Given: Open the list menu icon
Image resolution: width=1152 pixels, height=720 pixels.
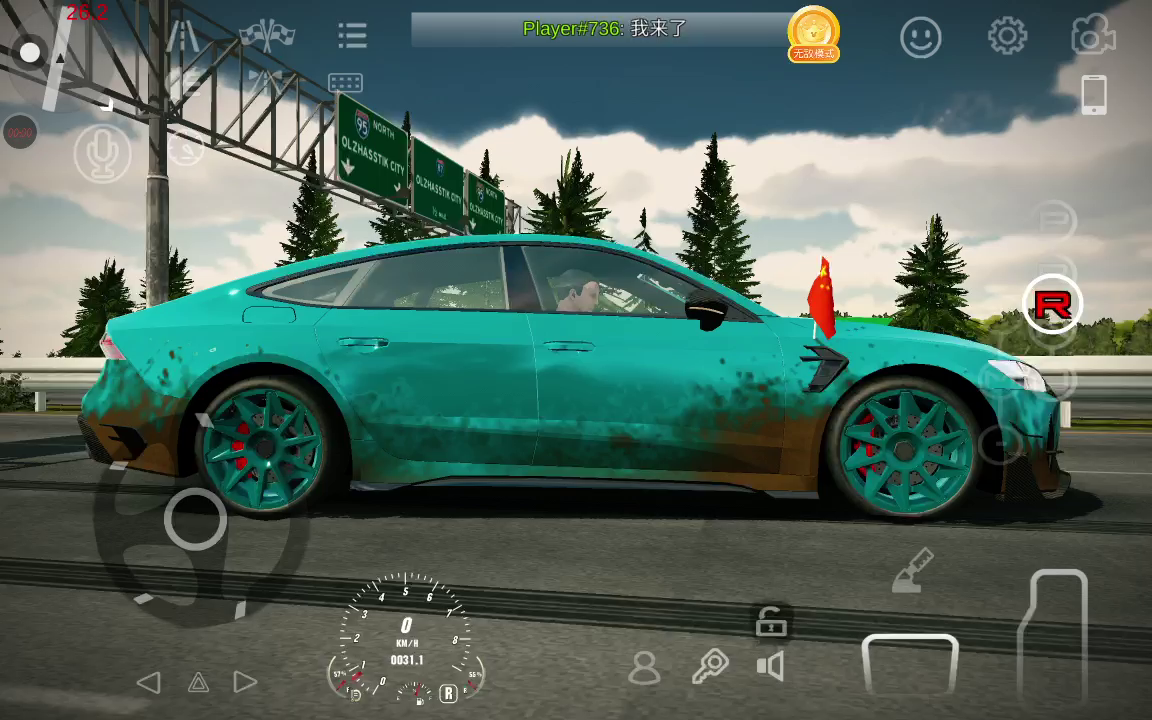Looking at the screenshot, I should point(352,36).
